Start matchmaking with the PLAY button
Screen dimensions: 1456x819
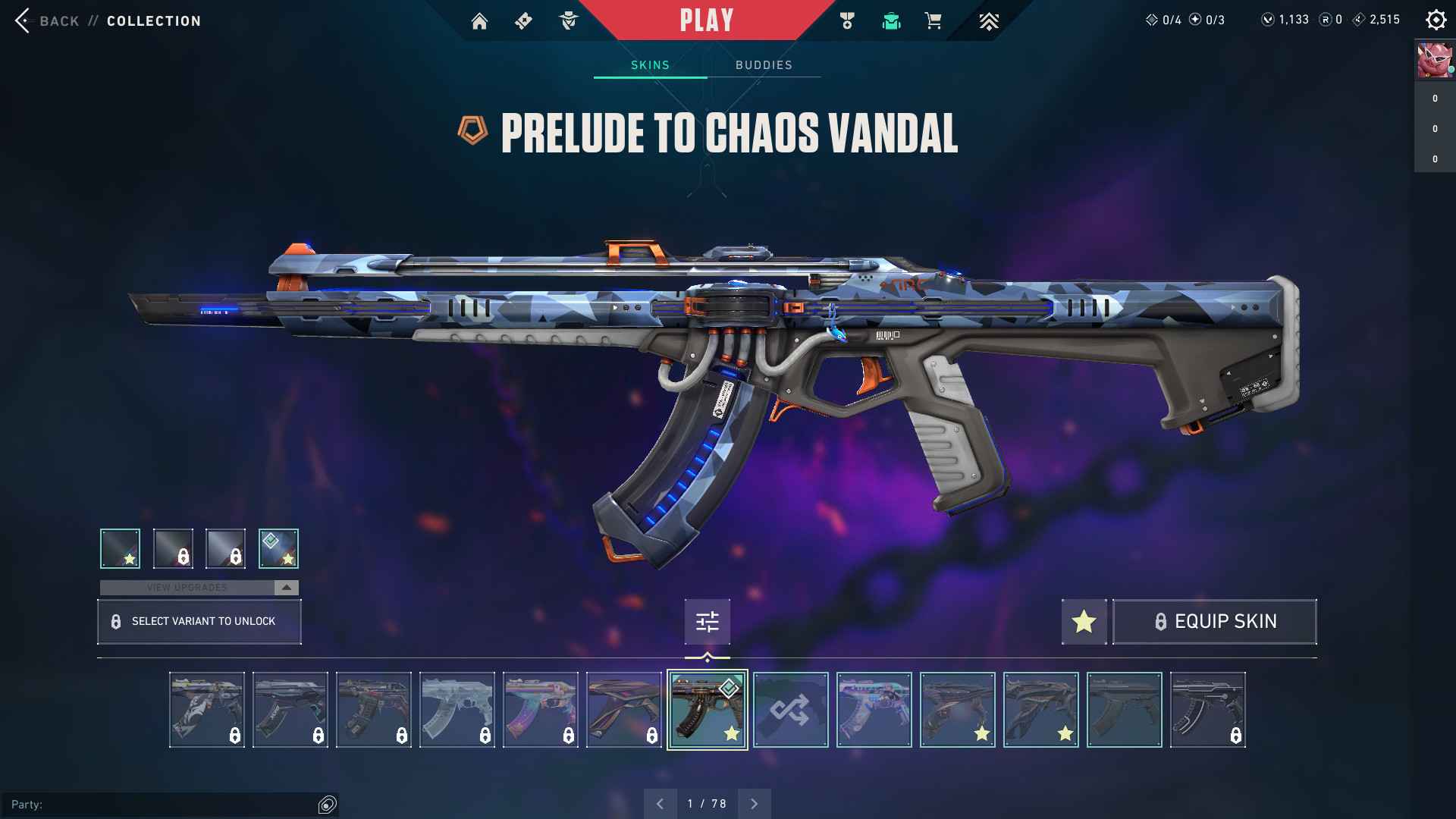(706, 20)
